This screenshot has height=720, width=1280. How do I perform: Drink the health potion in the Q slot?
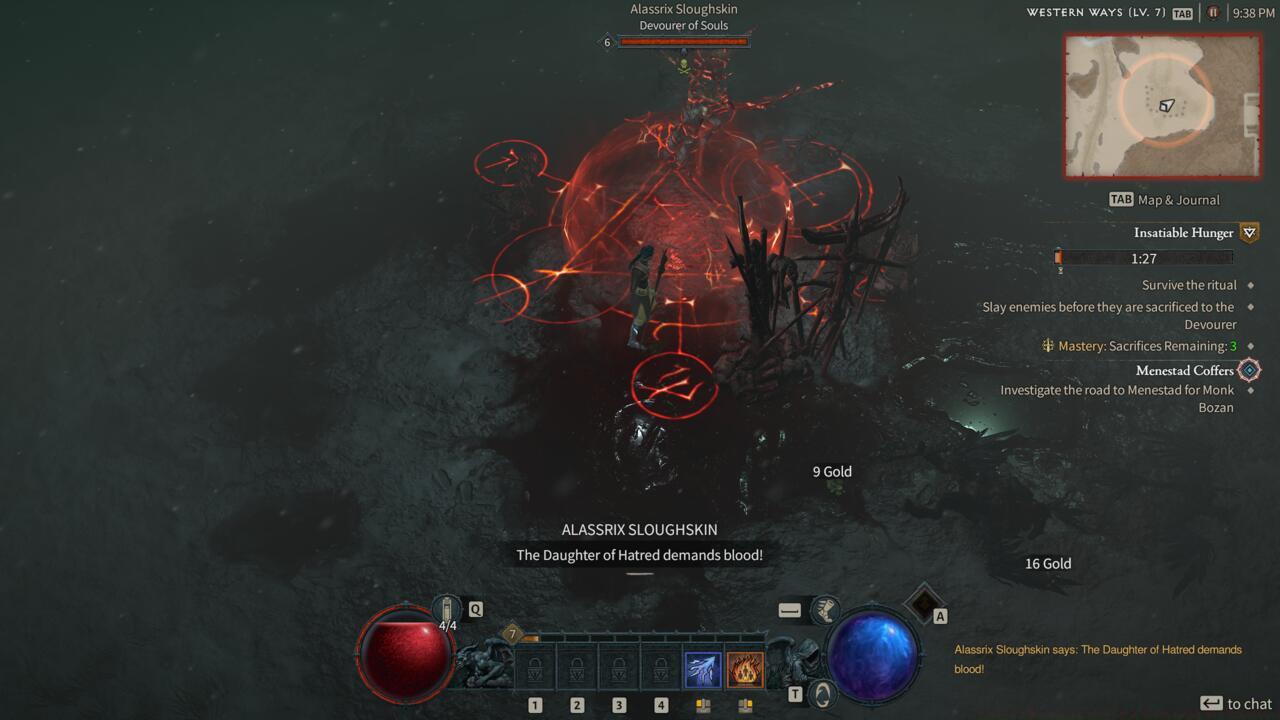[x=447, y=606]
